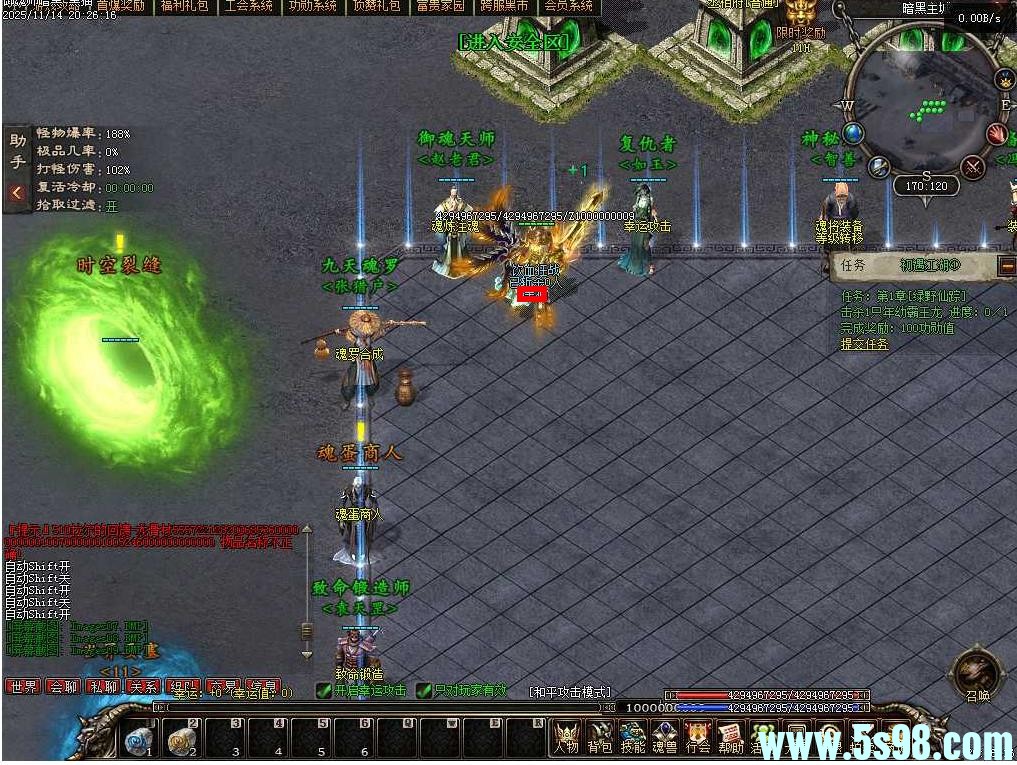
Task: Open the 会员系统 membership menu
Action: (568, 6)
